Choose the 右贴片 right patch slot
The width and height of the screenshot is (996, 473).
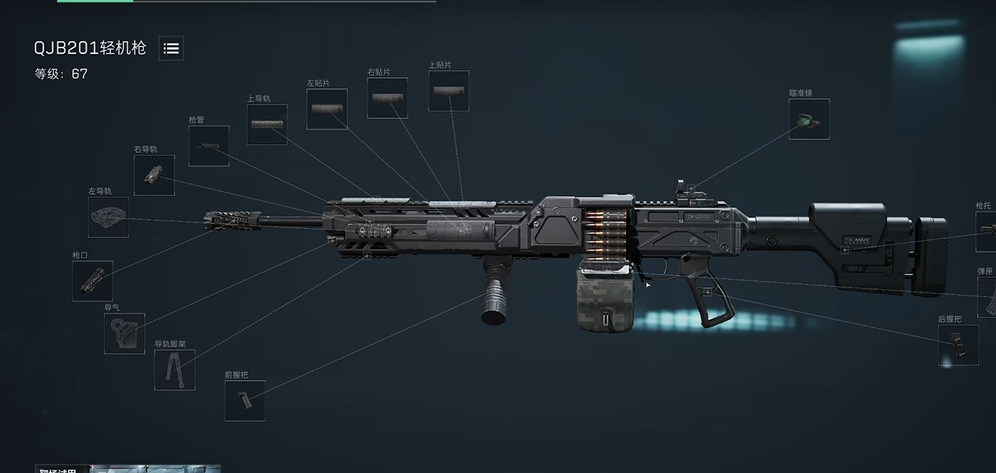click(x=387, y=98)
